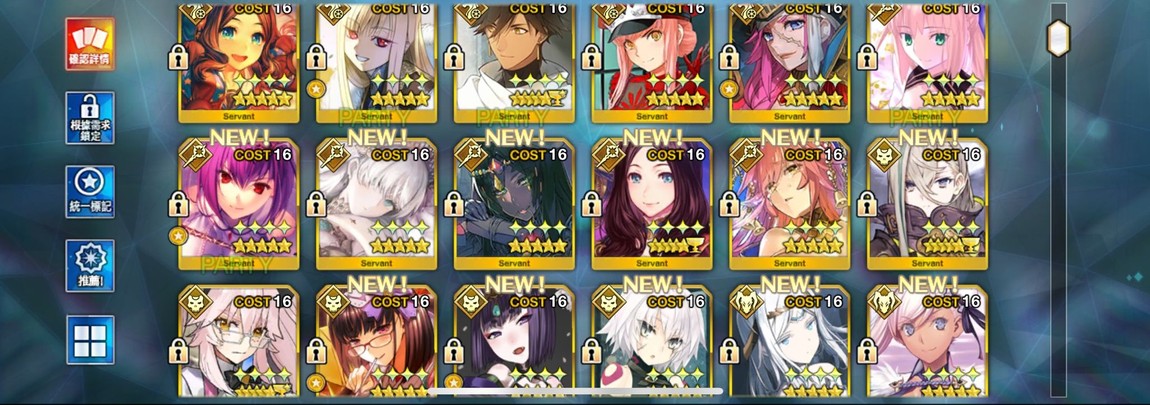Open the 推薦 recommend button
The height and width of the screenshot is (405, 1150).
[x=90, y=266]
